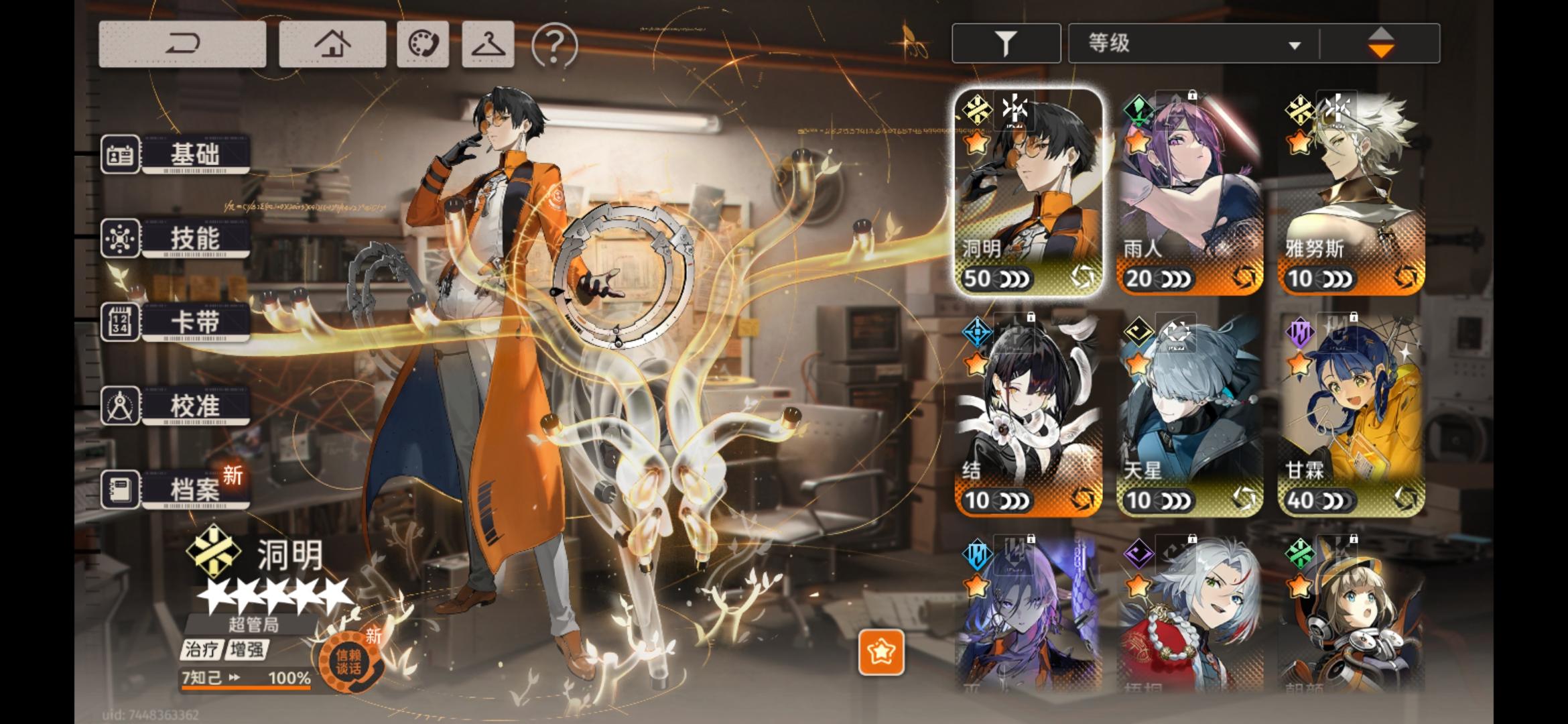Open the character filter funnel icon
Screen dimensions: 1568x724
pyautogui.click(x=1006, y=42)
